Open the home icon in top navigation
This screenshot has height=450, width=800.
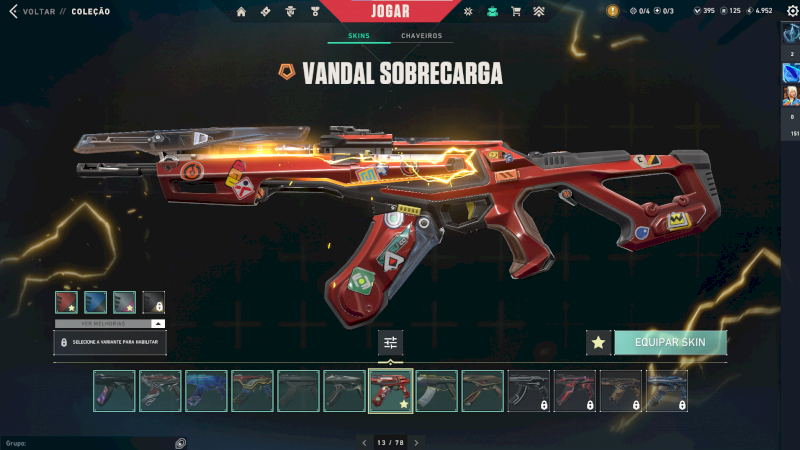tap(241, 12)
